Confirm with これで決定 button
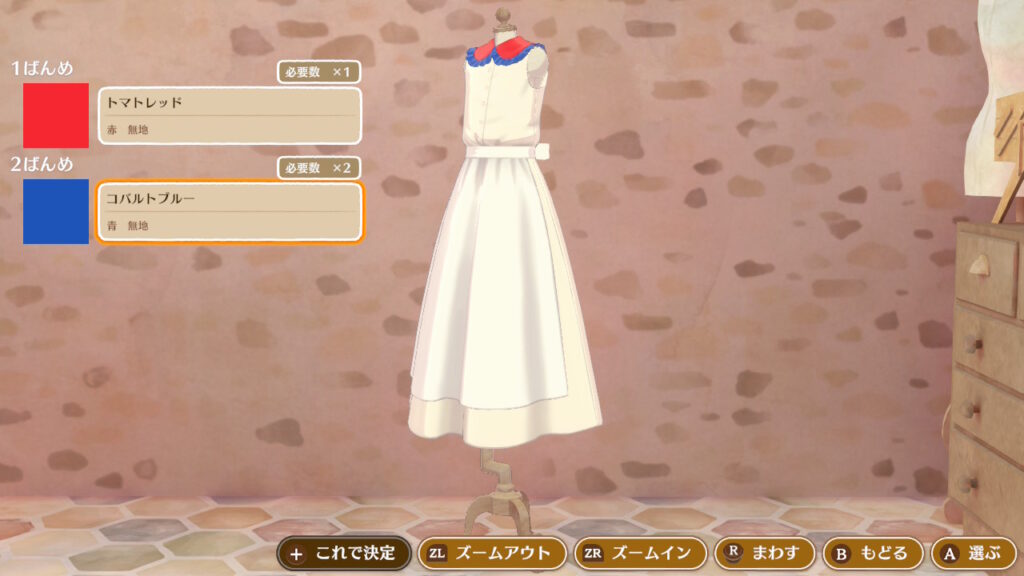 click(343, 552)
